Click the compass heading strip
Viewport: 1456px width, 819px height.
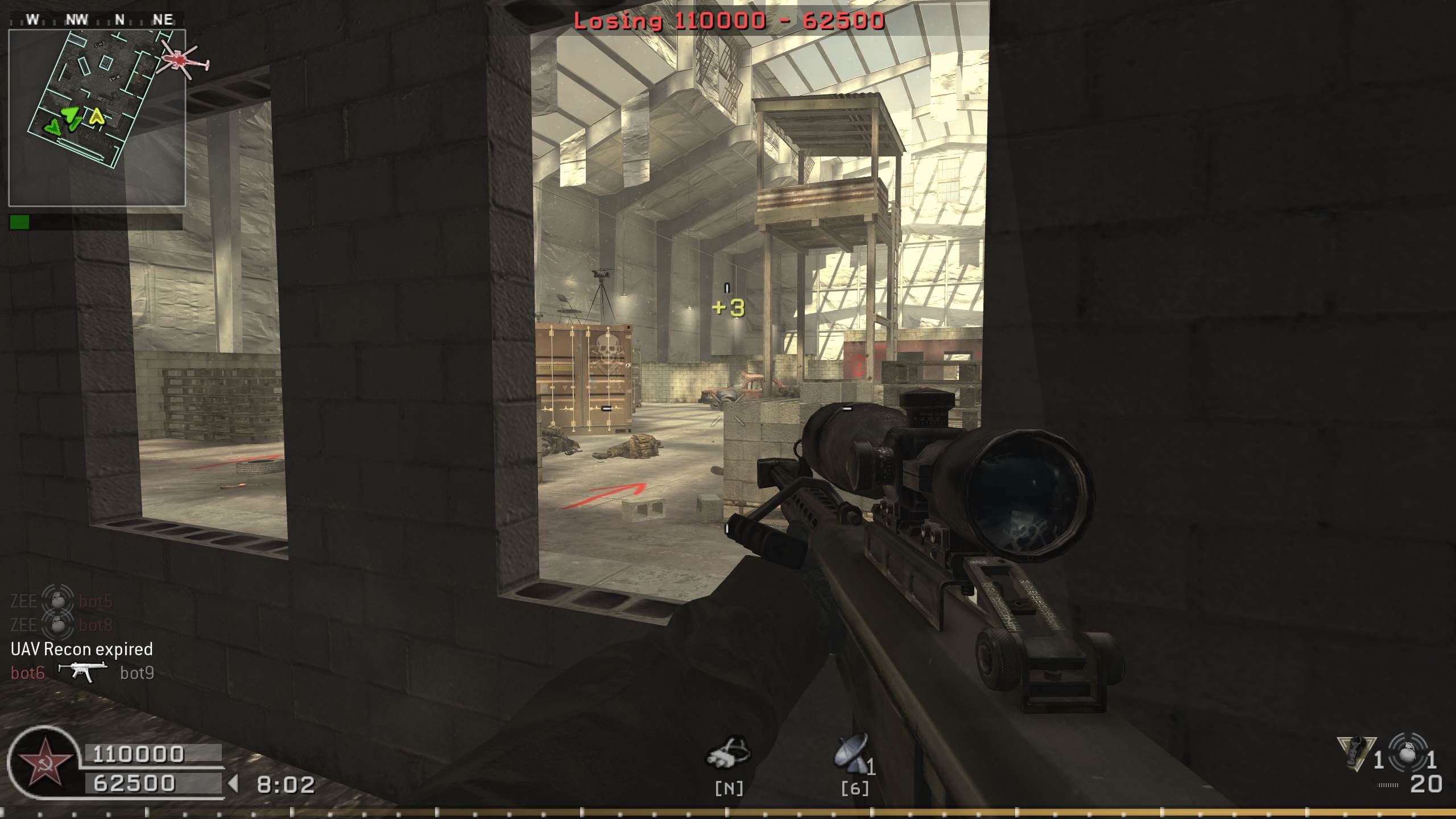pos(97,20)
